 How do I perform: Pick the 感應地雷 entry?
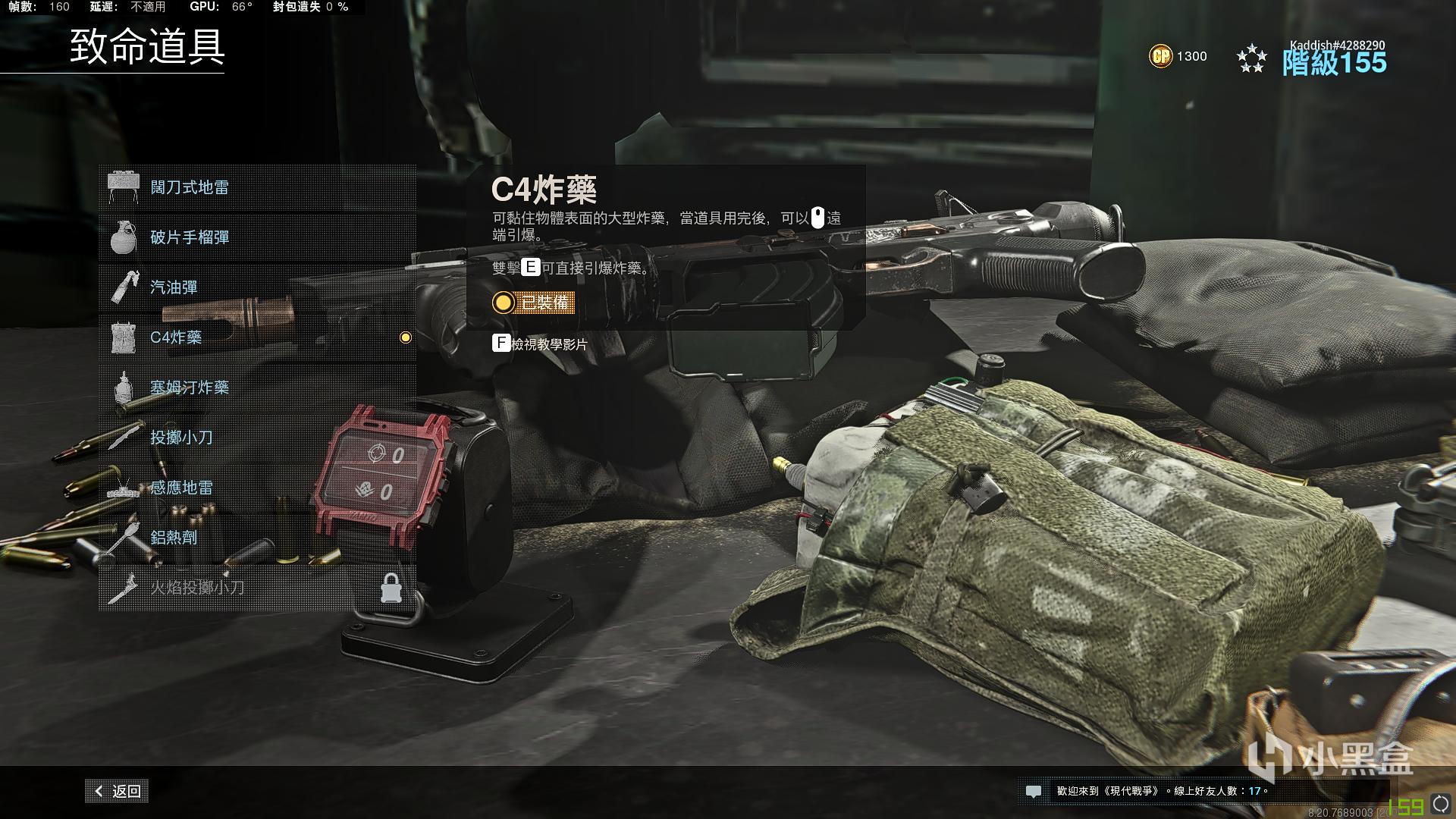(x=257, y=488)
